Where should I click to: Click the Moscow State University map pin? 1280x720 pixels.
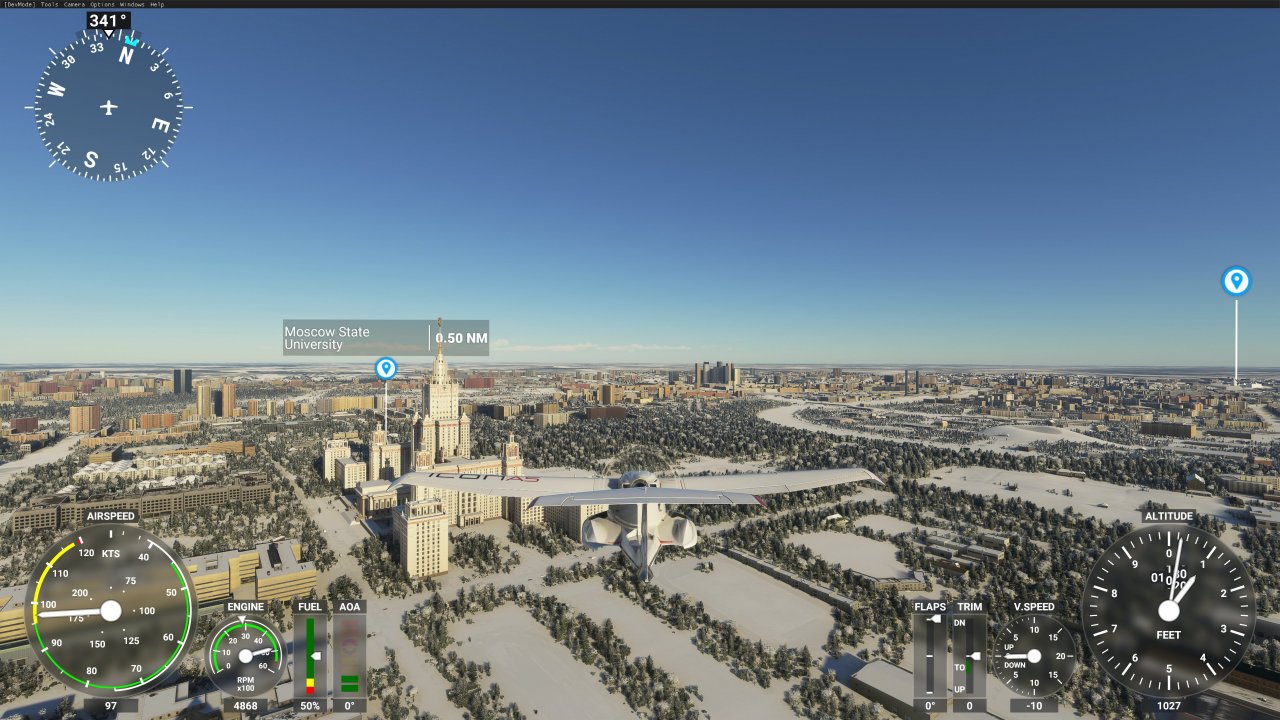pyautogui.click(x=385, y=369)
